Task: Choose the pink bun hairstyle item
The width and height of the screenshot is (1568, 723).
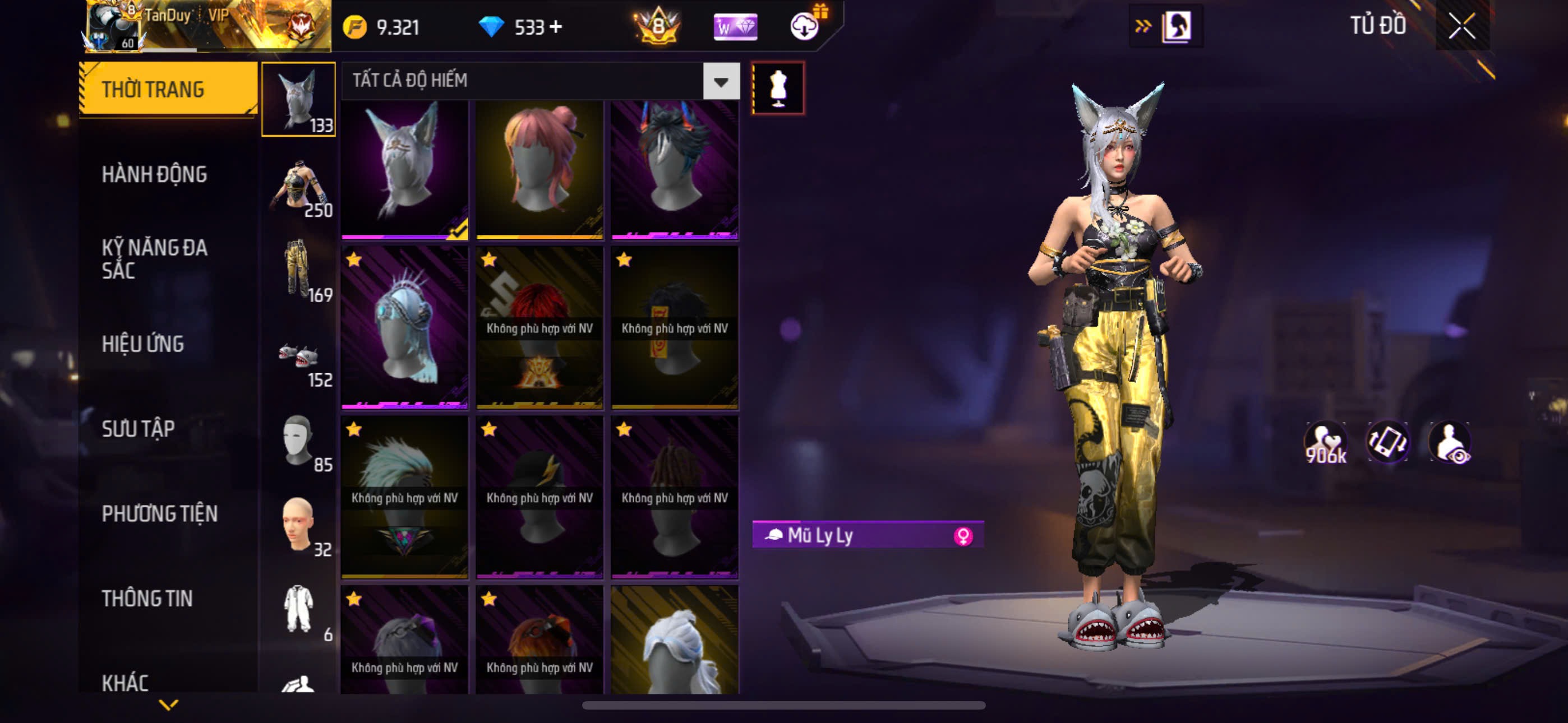Action: 539,169
